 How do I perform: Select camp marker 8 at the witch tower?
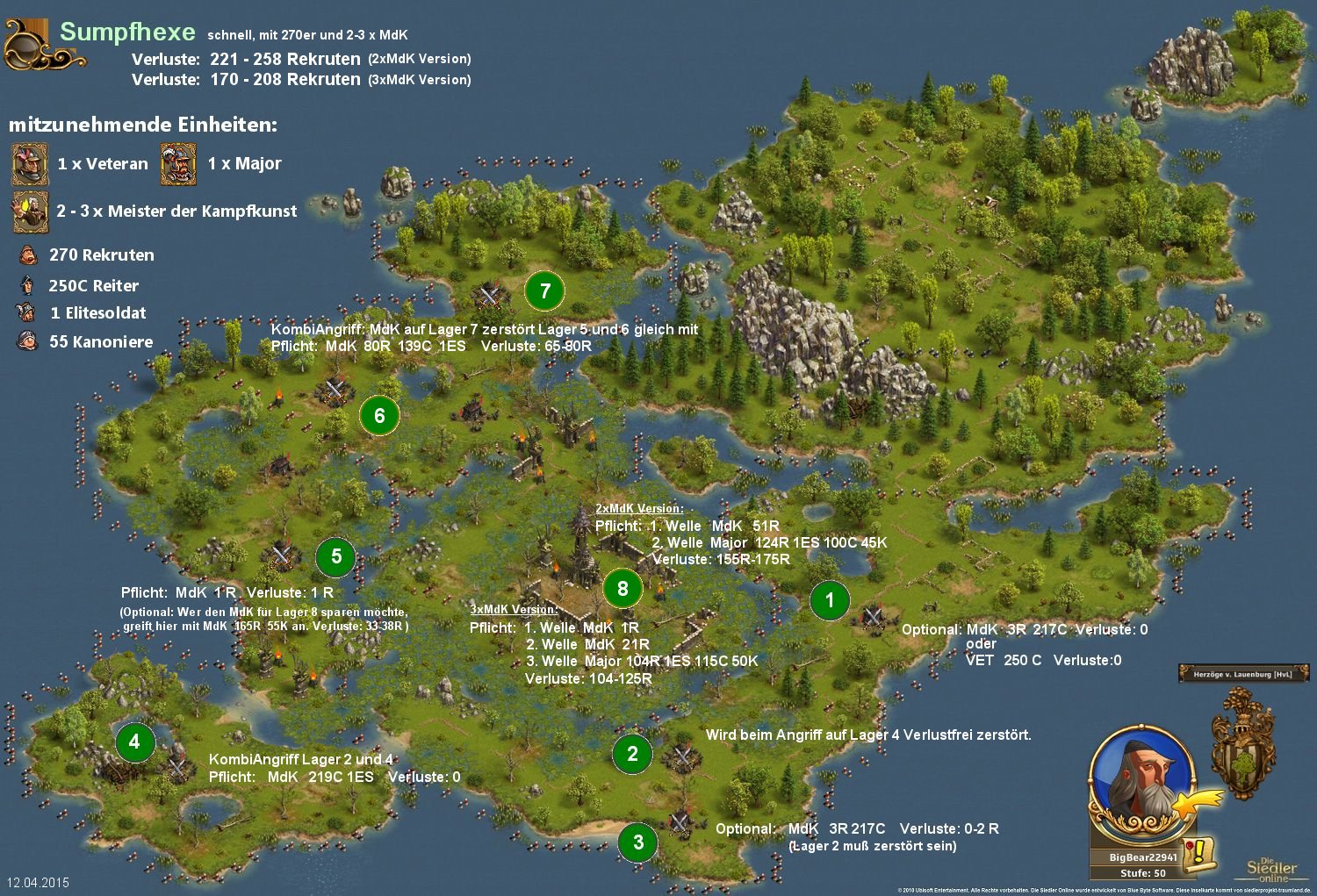623,588
